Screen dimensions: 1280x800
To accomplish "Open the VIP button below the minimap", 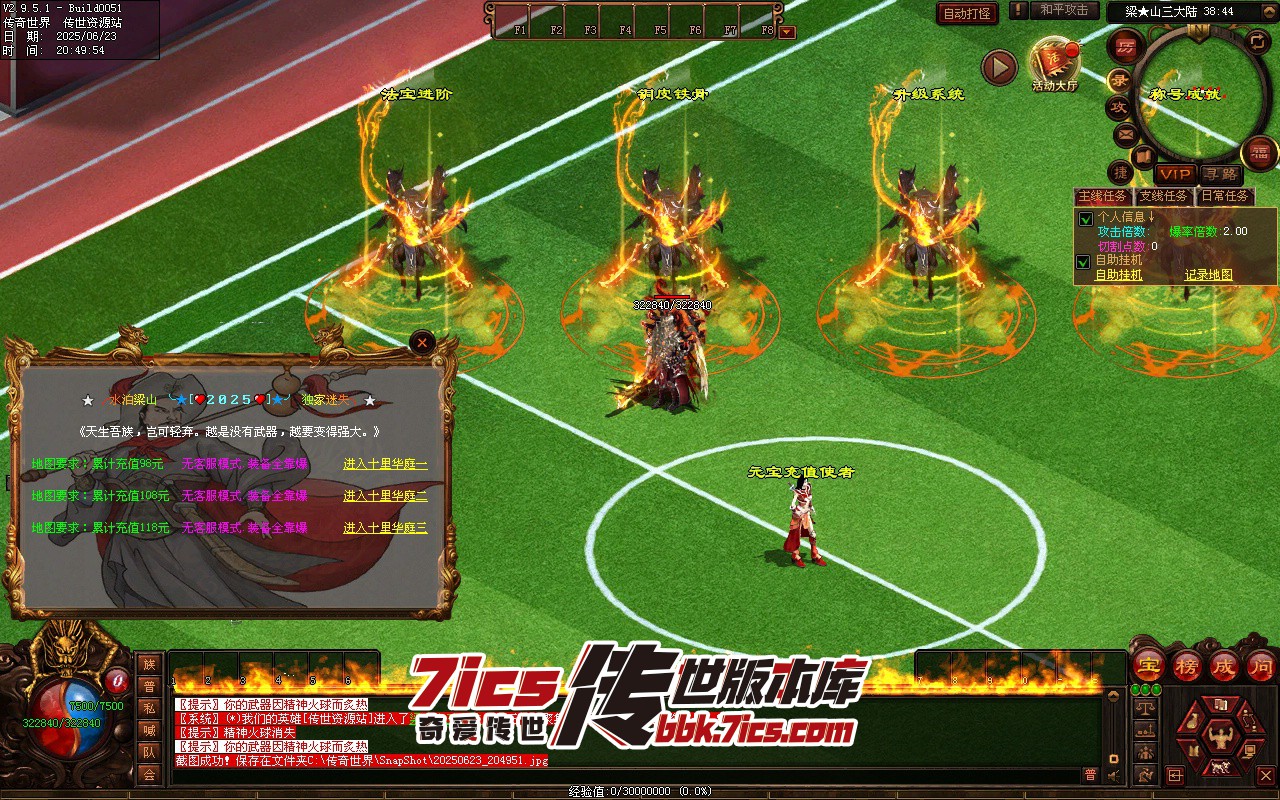I will (x=1175, y=174).
